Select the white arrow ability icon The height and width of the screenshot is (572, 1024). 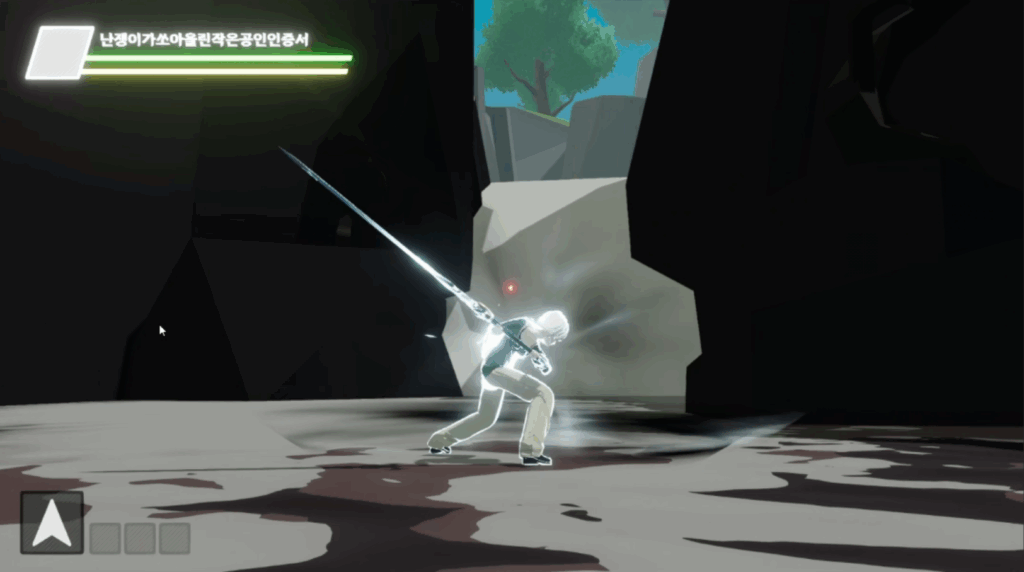pyautogui.click(x=52, y=522)
